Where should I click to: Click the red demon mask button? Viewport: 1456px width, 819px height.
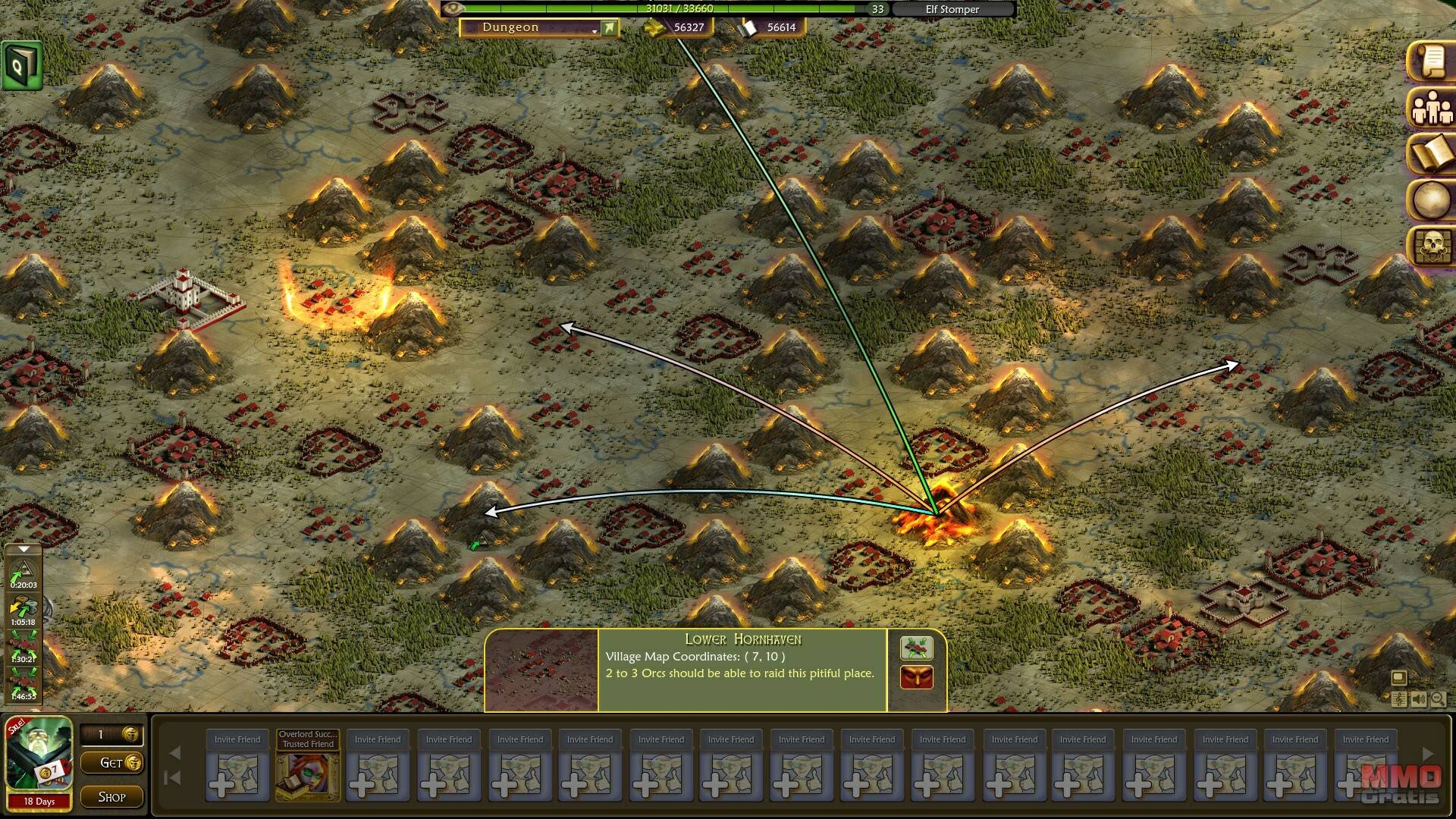[x=916, y=677]
